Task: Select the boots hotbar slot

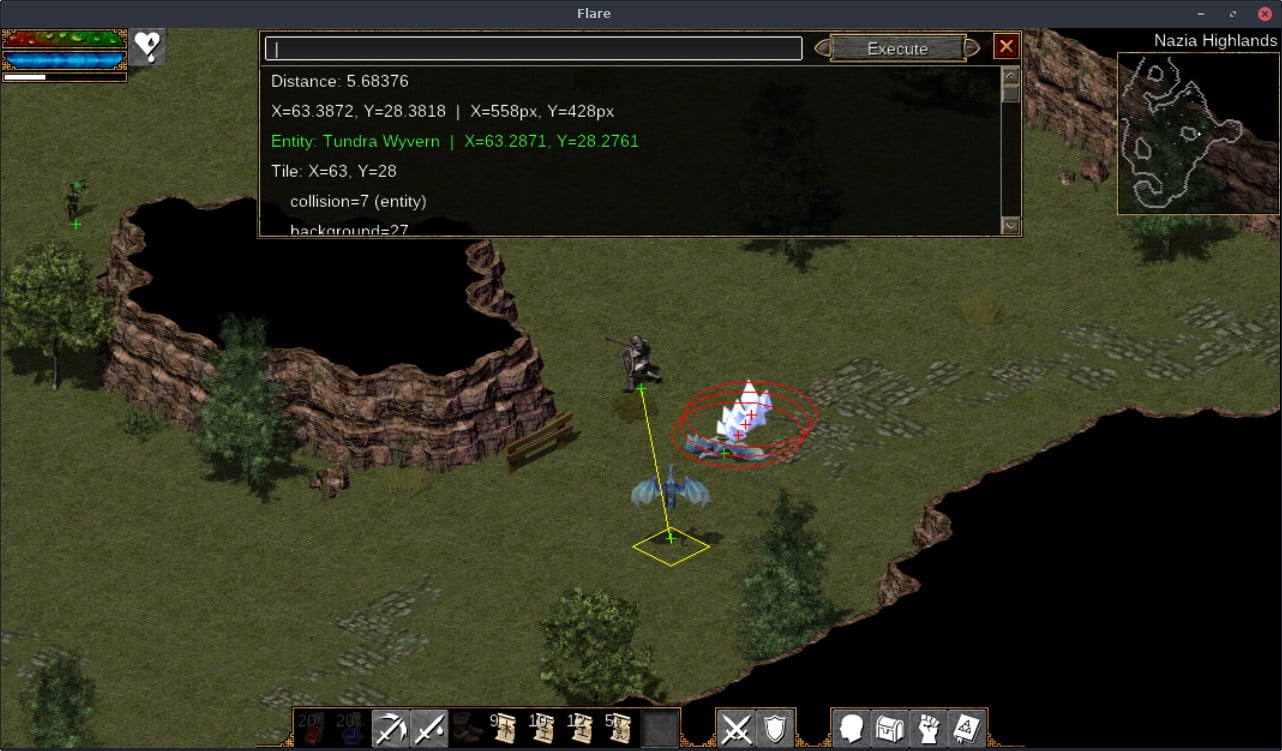Action: 466,728
